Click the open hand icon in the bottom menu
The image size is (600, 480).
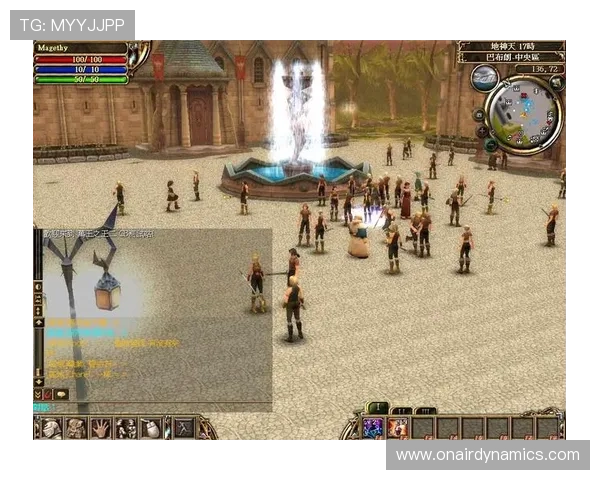tap(101, 428)
